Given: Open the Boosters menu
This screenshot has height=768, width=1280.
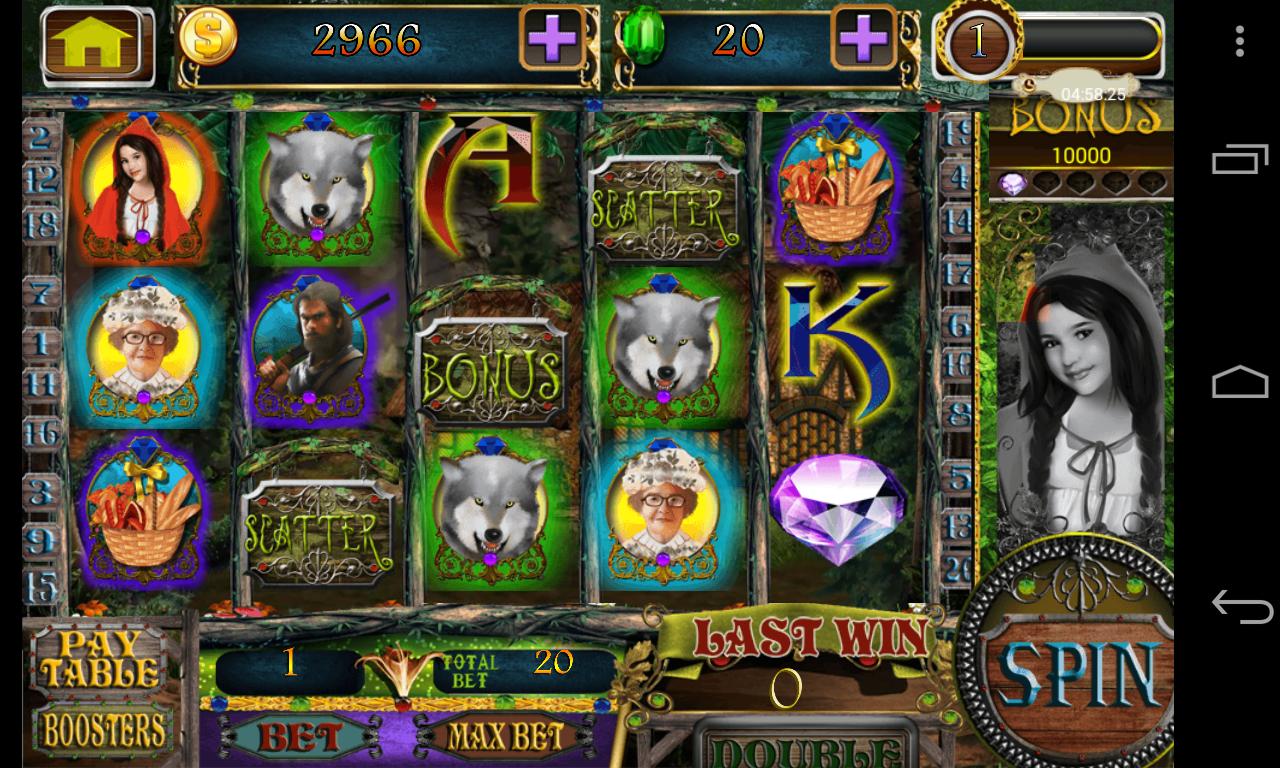Looking at the screenshot, I should 101,732.
